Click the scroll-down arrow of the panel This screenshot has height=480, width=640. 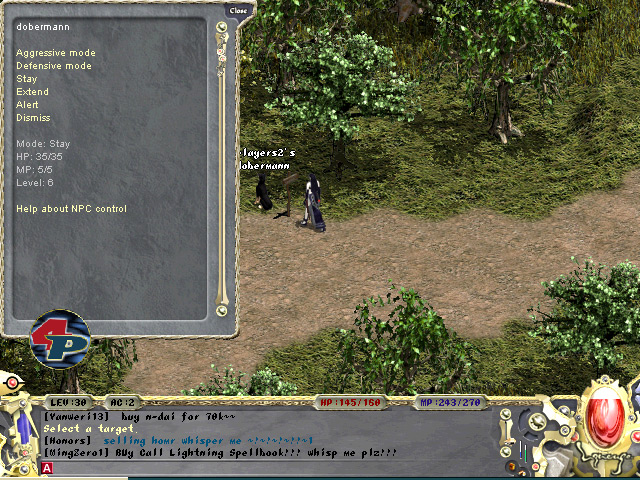[222, 311]
